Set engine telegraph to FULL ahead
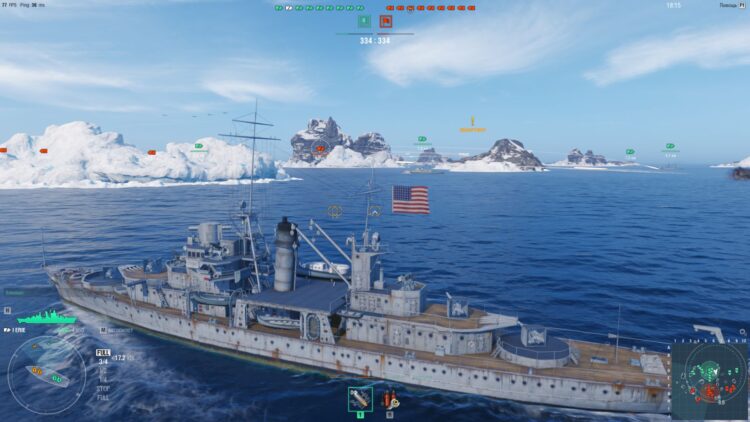The width and height of the screenshot is (750, 422). [x=103, y=352]
